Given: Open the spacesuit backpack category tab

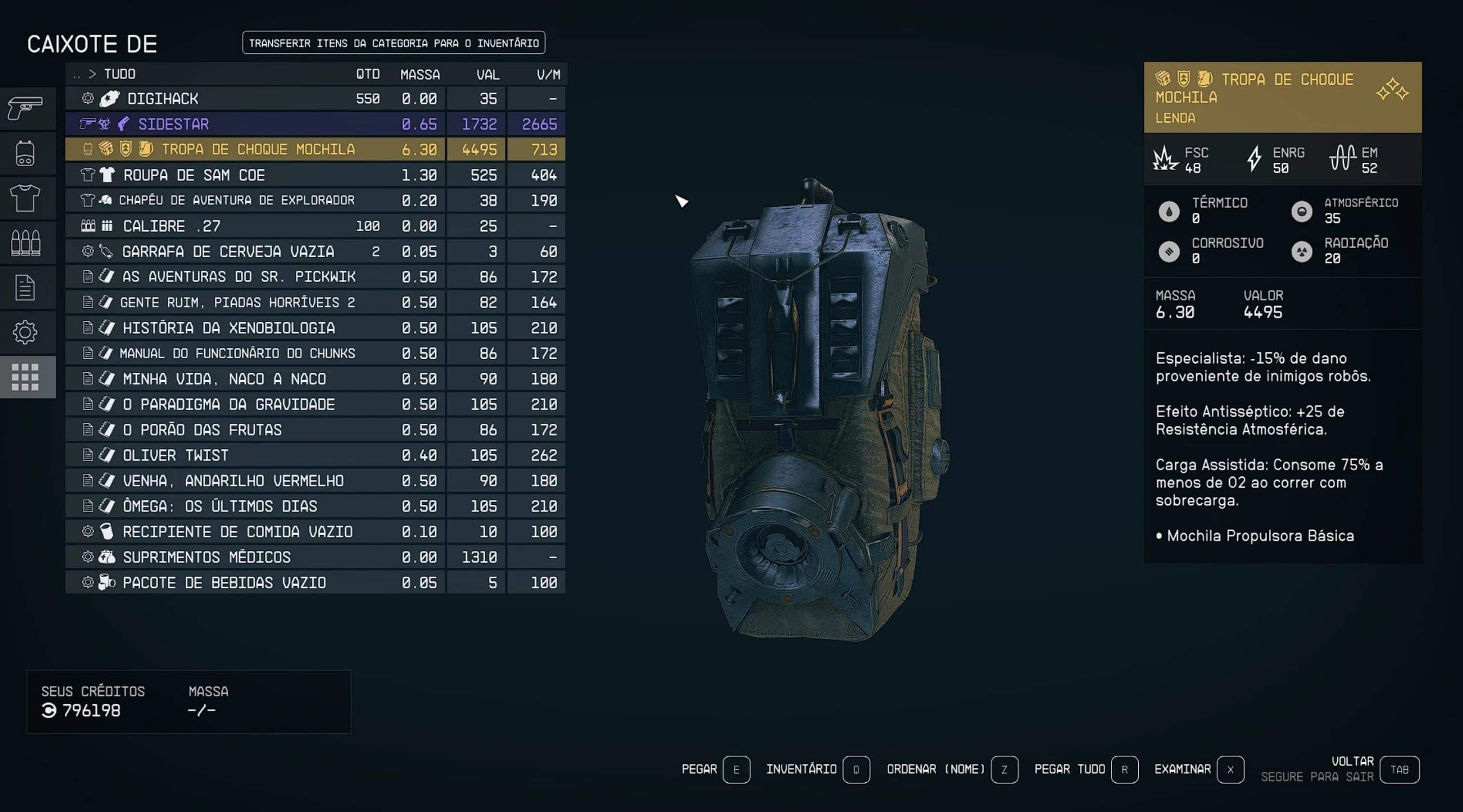Looking at the screenshot, I should coord(26,153).
